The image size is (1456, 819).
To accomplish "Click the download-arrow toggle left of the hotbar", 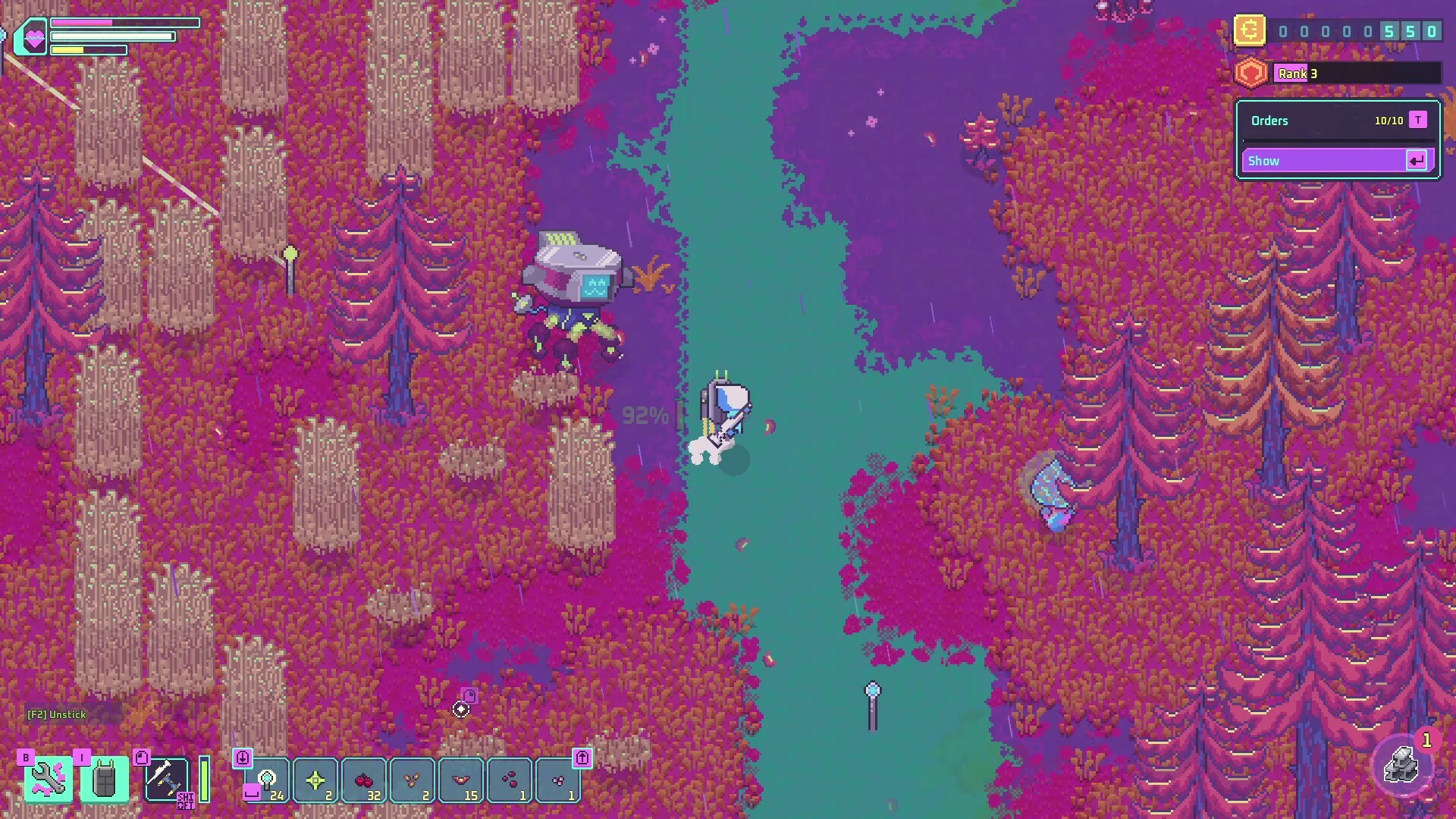I will pyautogui.click(x=243, y=757).
